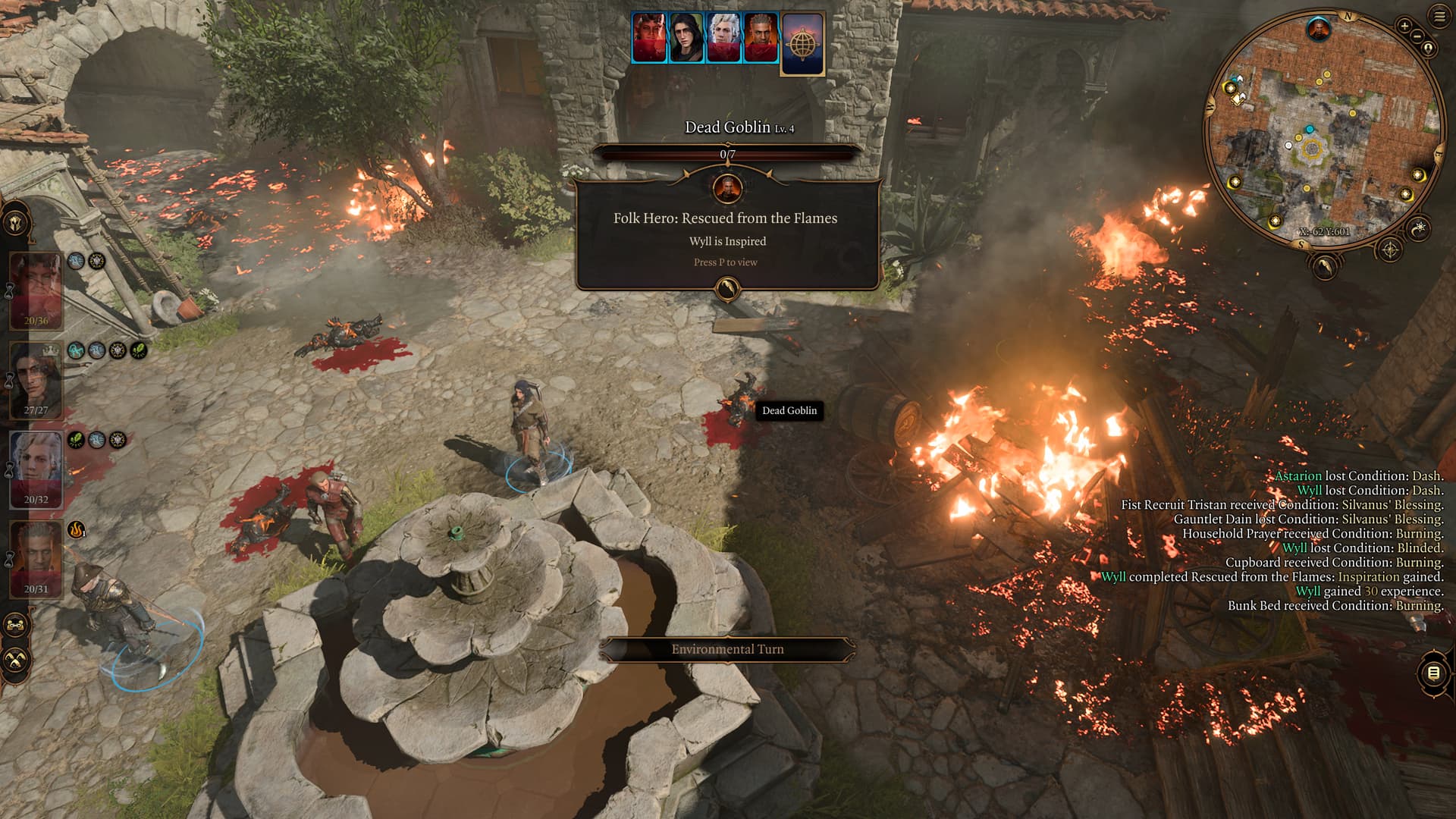Toggle the combat log button
This screenshot has height=819, width=1456.
pos(1433,673)
